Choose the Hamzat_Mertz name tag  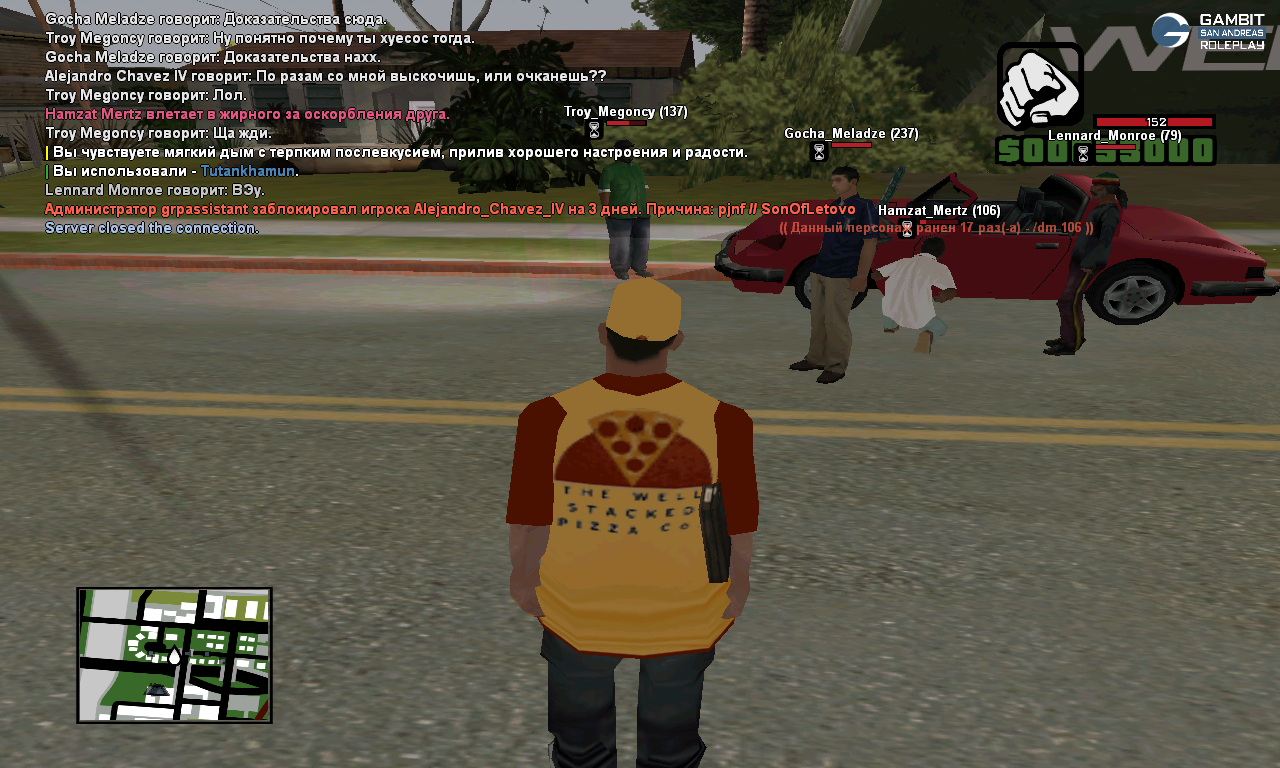938,211
